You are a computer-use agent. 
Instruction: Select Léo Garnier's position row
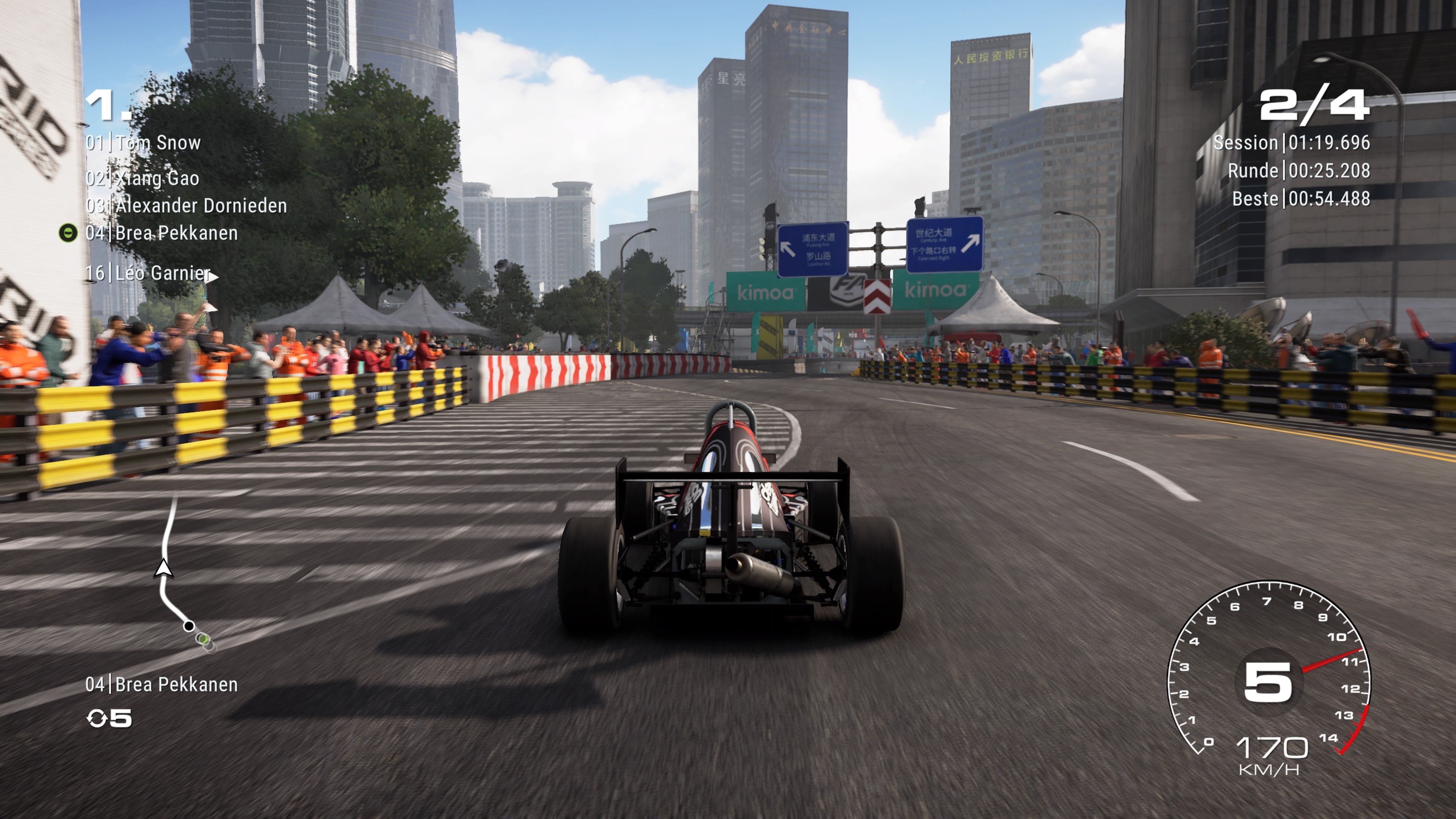click(148, 273)
